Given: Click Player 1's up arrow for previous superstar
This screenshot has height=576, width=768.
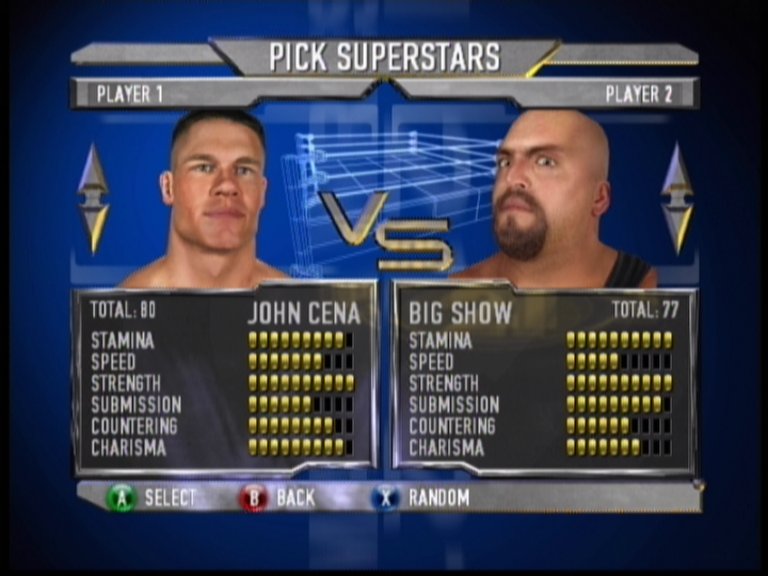Looking at the screenshot, I should 93,170.
